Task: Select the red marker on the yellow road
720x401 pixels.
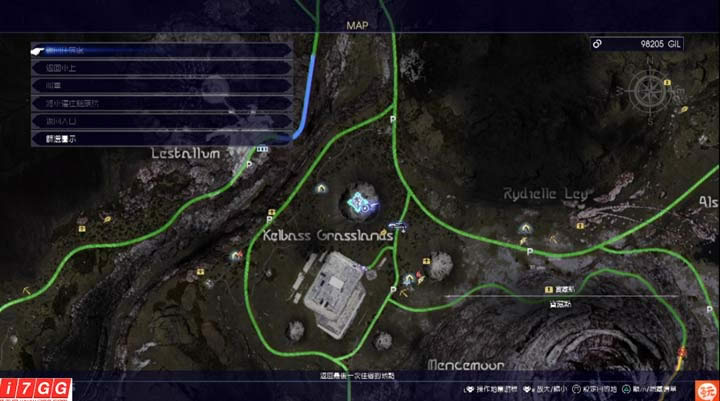Action: (681, 351)
